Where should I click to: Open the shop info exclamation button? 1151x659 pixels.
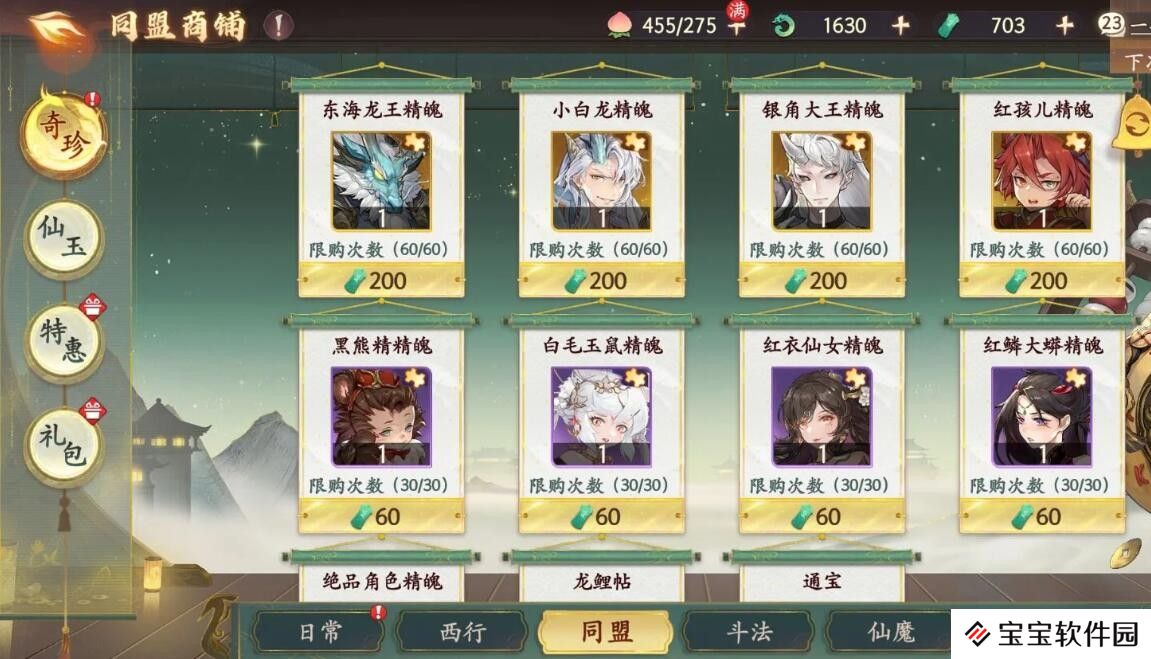click(x=279, y=25)
